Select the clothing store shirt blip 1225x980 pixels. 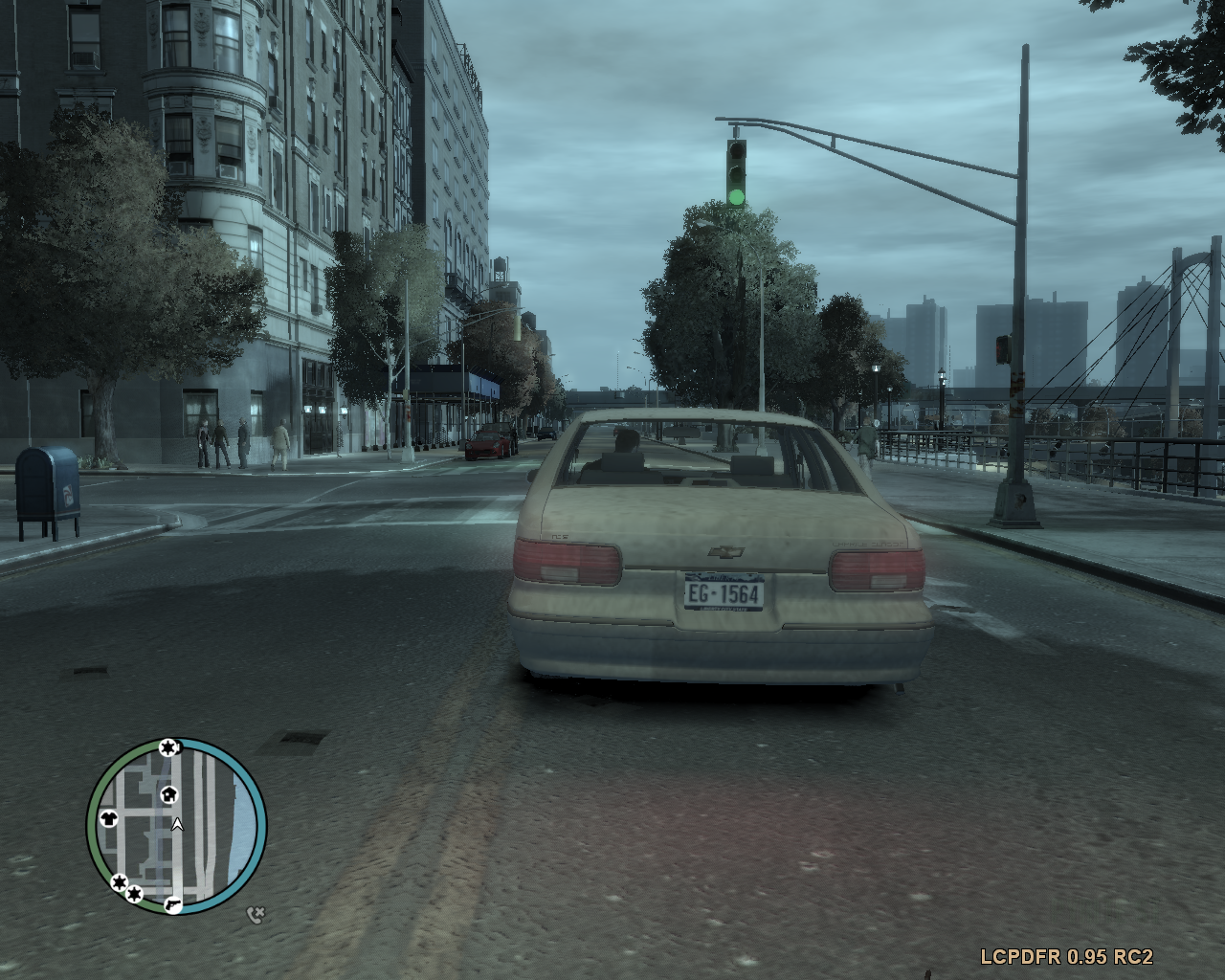click(x=107, y=818)
